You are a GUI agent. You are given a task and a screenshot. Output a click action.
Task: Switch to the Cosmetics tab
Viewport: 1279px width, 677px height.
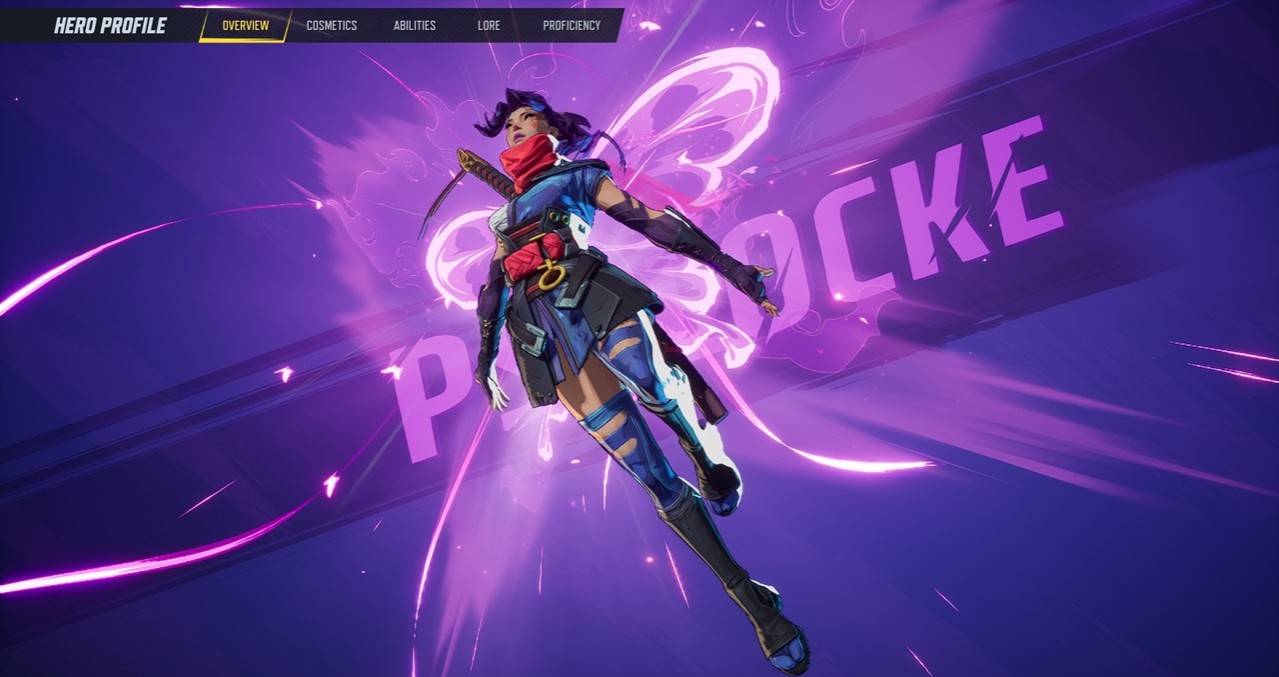(x=331, y=26)
